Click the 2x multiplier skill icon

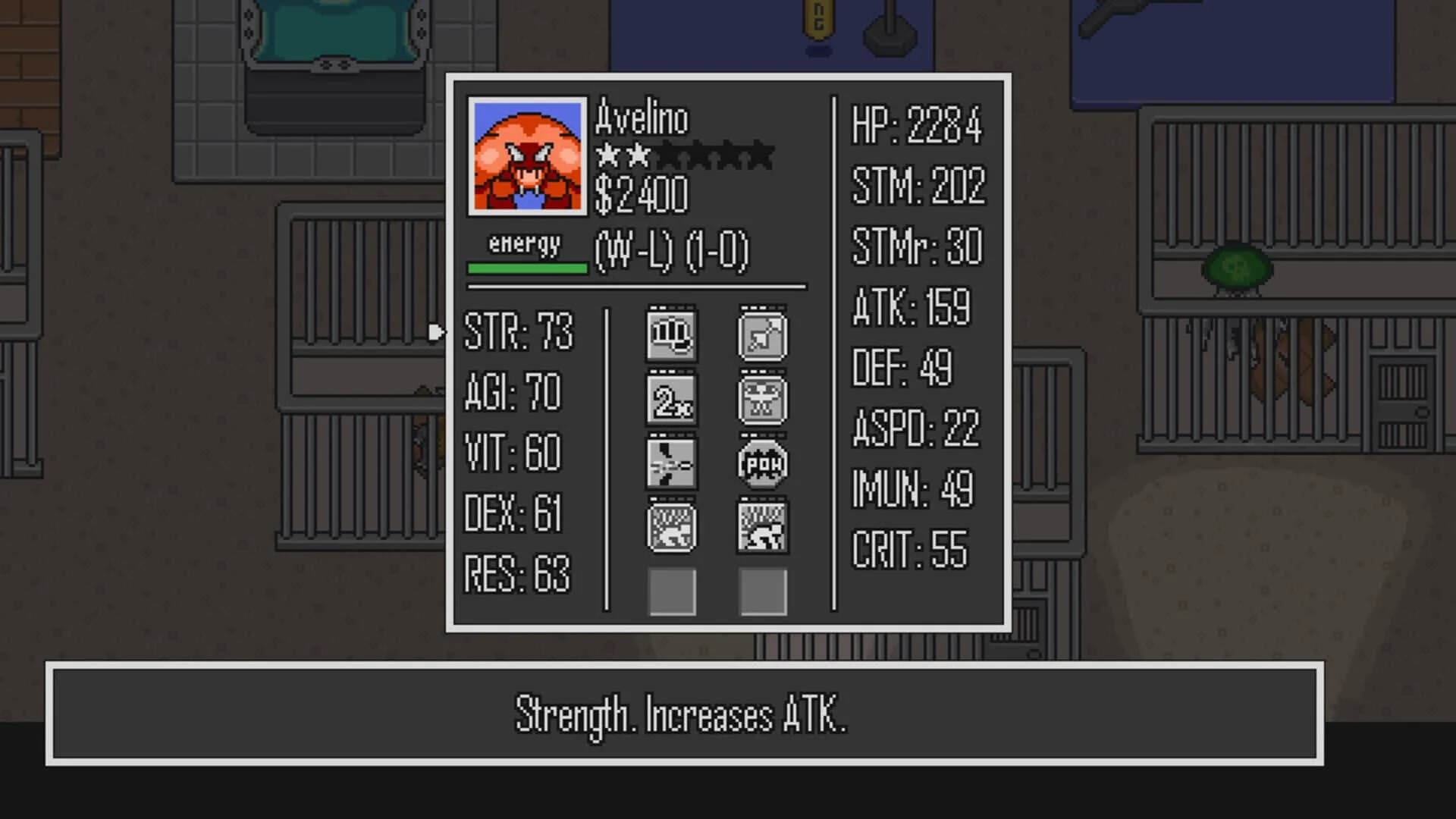click(x=670, y=400)
